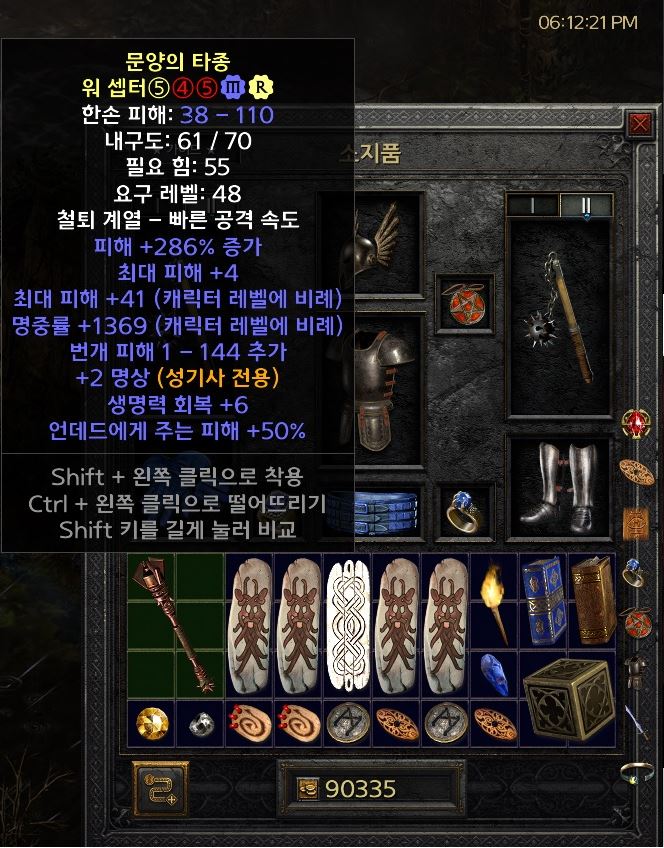Select the sapphire ring slot
The height and width of the screenshot is (848, 664).
[x=465, y=510]
